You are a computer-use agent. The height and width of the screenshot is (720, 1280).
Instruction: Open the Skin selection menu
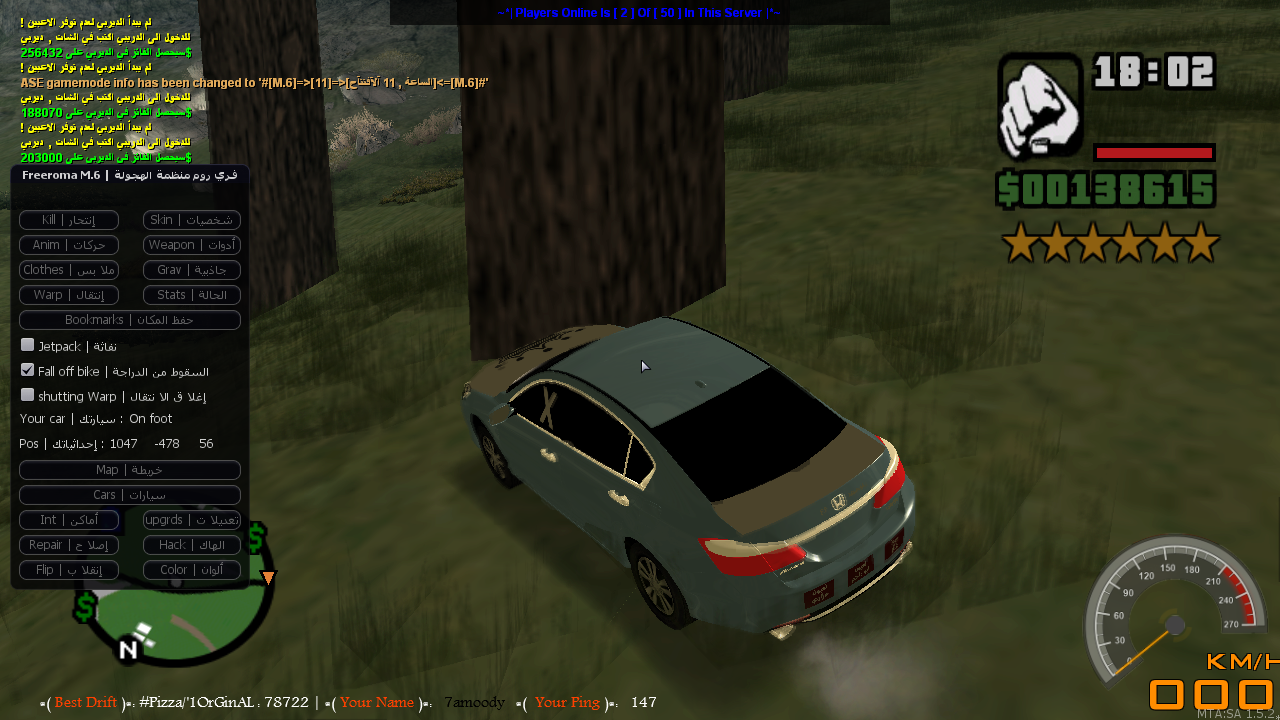192,220
